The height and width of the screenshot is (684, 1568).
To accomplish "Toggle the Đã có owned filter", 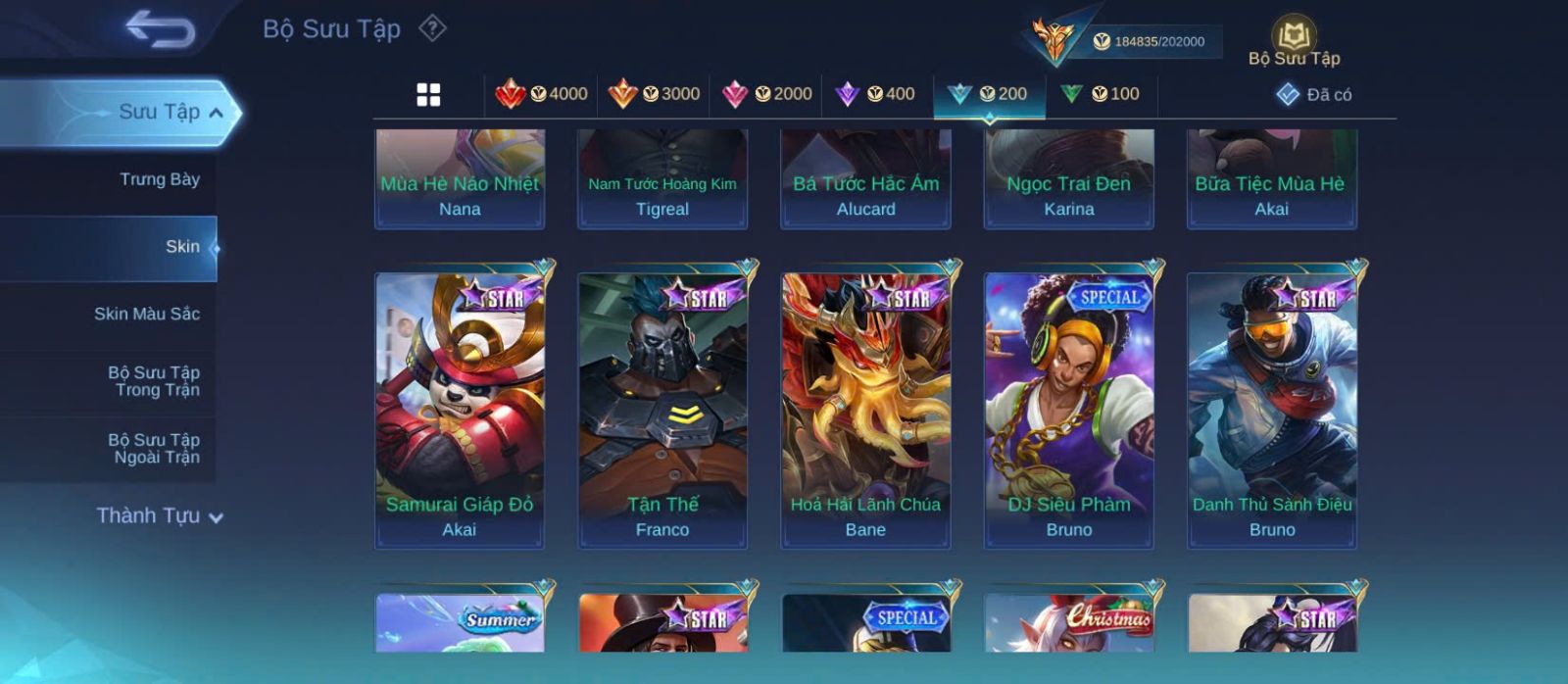I will 1314,95.
